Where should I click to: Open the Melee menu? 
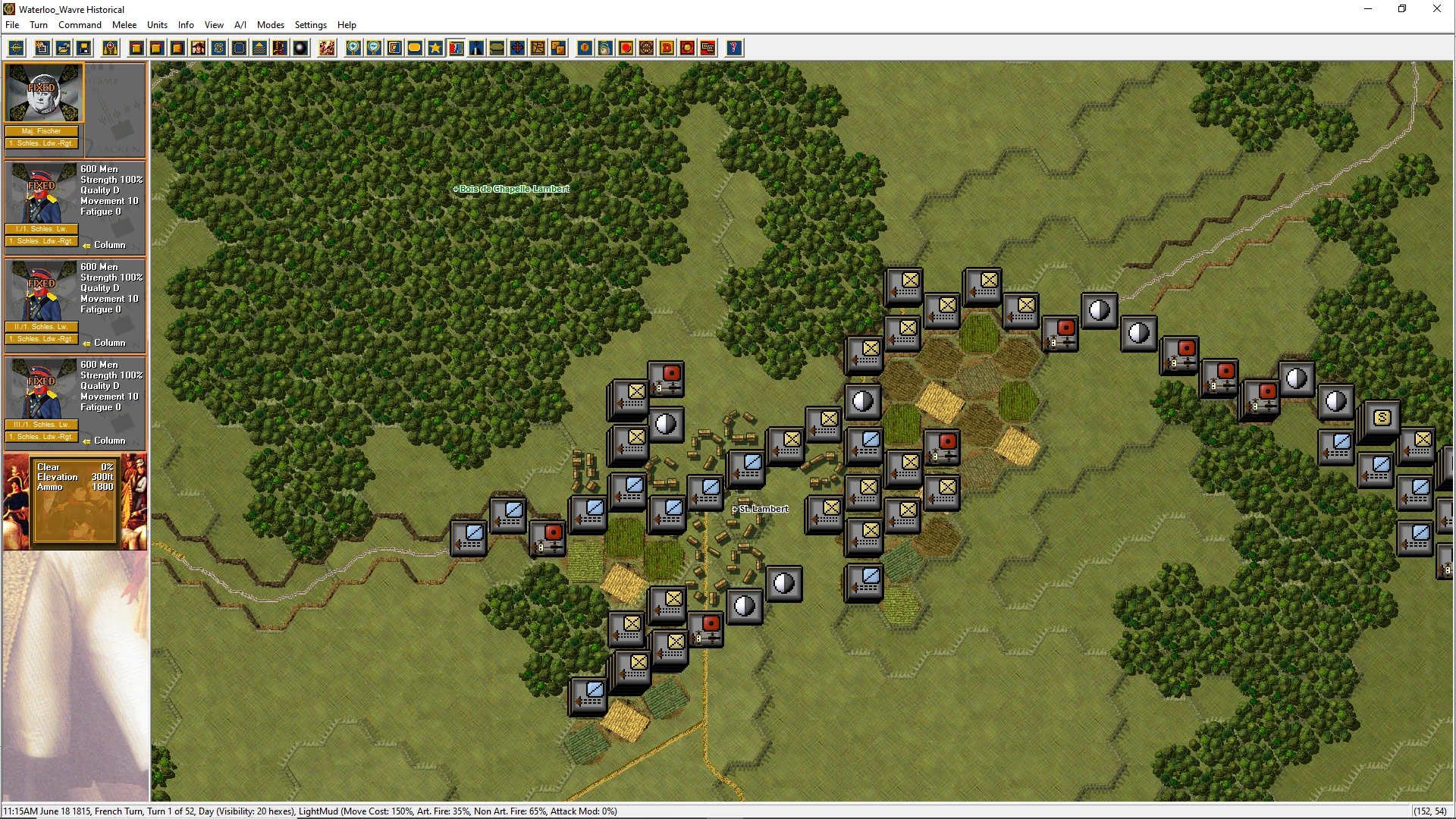coord(124,25)
